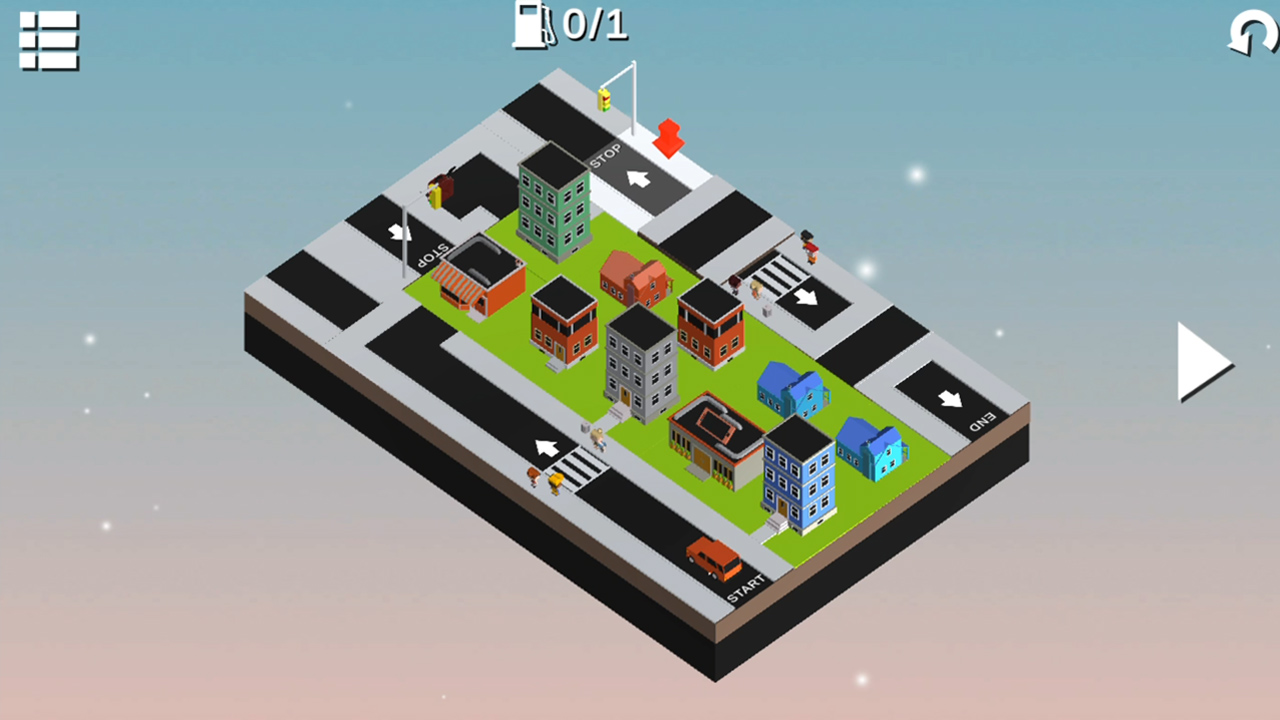The image size is (1280, 720).
Task: Click the arrow near the lower crosswalk
Action: click(545, 448)
